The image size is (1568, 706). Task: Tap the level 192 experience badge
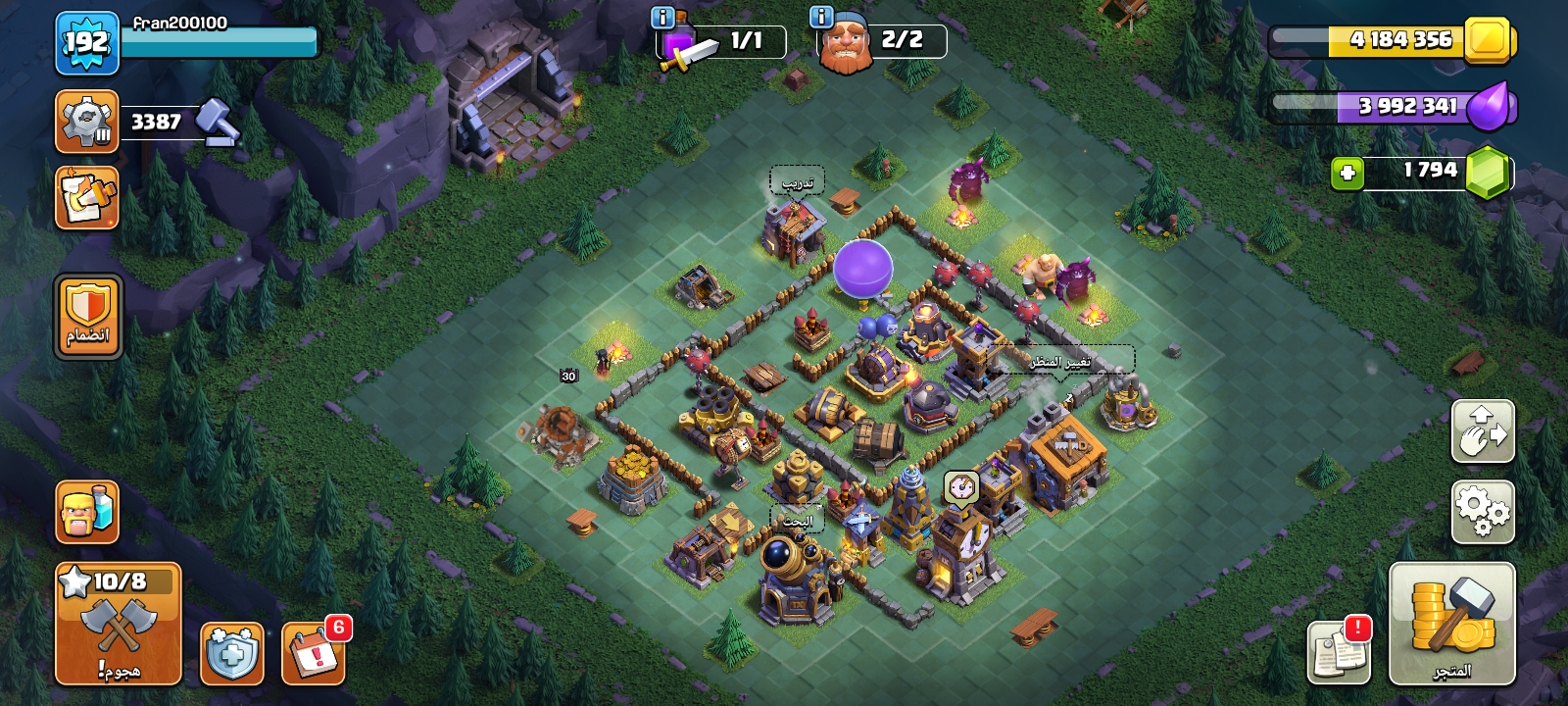coord(86,43)
